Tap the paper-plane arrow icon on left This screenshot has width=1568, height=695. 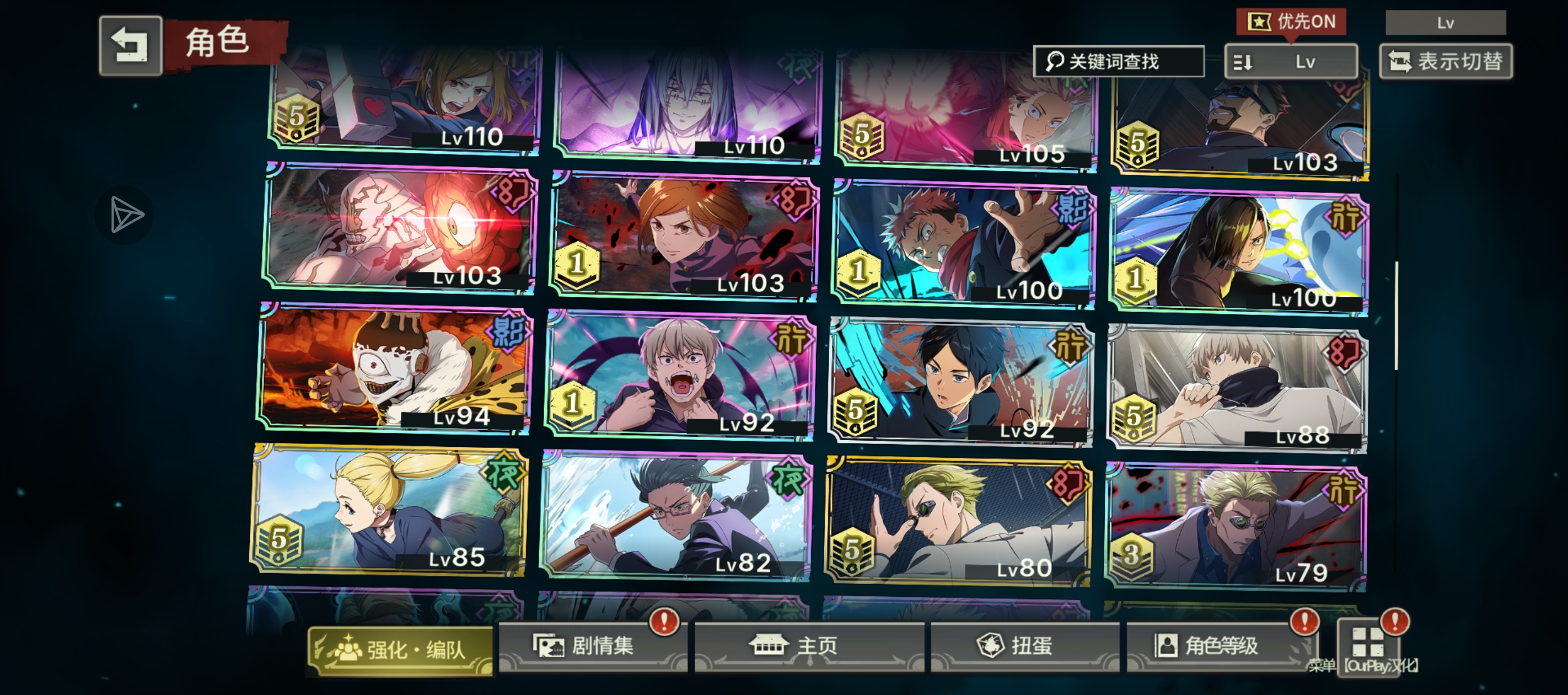click(x=125, y=215)
